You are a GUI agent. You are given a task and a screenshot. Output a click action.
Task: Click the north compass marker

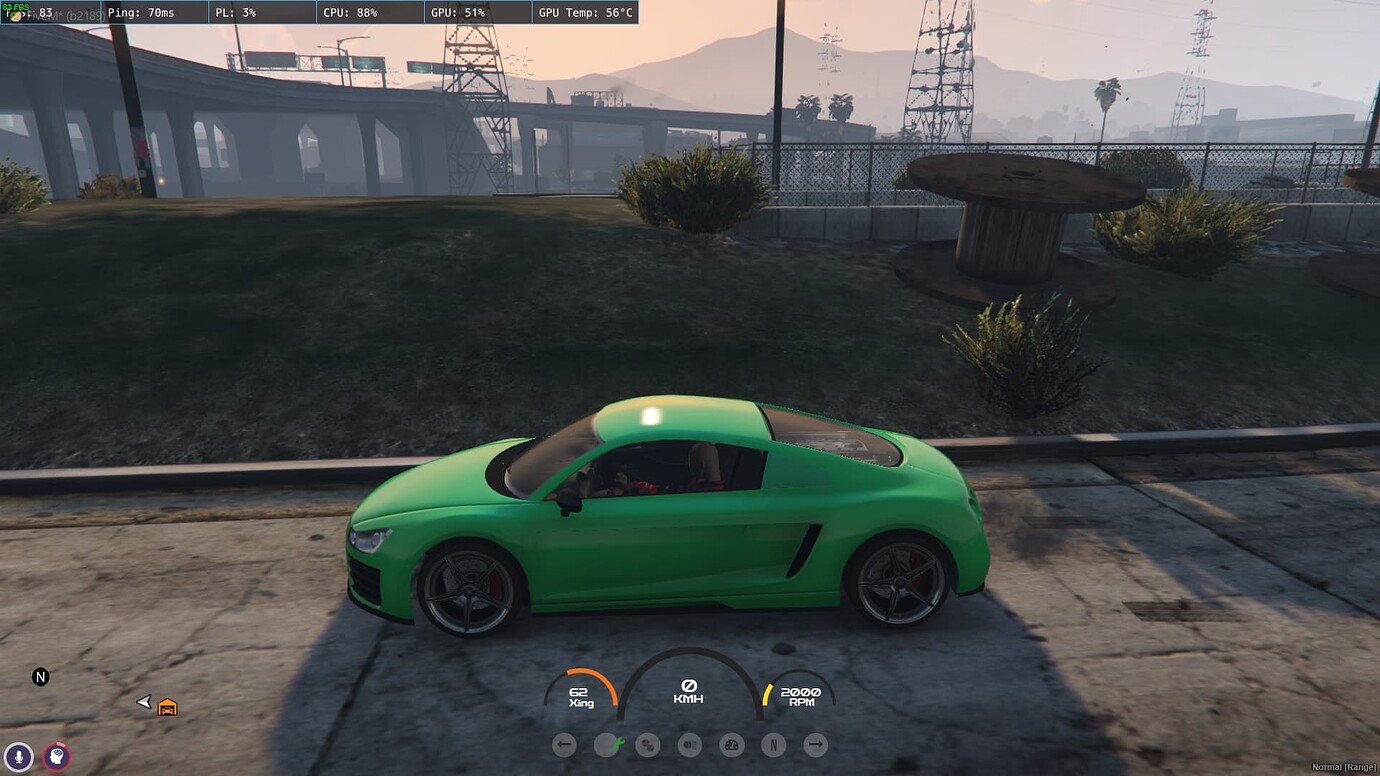pyautogui.click(x=41, y=677)
